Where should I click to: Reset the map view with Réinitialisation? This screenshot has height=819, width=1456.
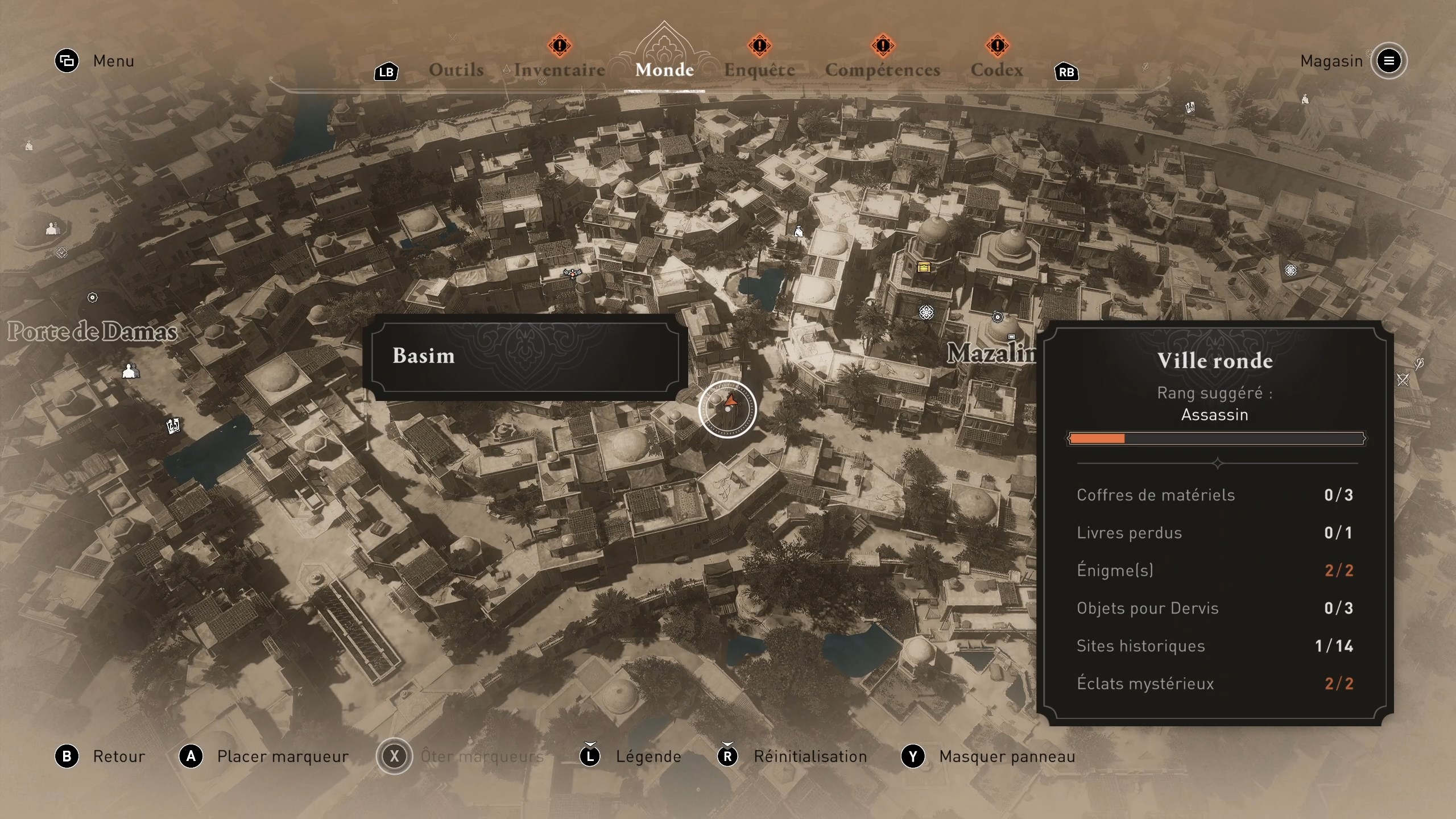pyautogui.click(x=810, y=756)
